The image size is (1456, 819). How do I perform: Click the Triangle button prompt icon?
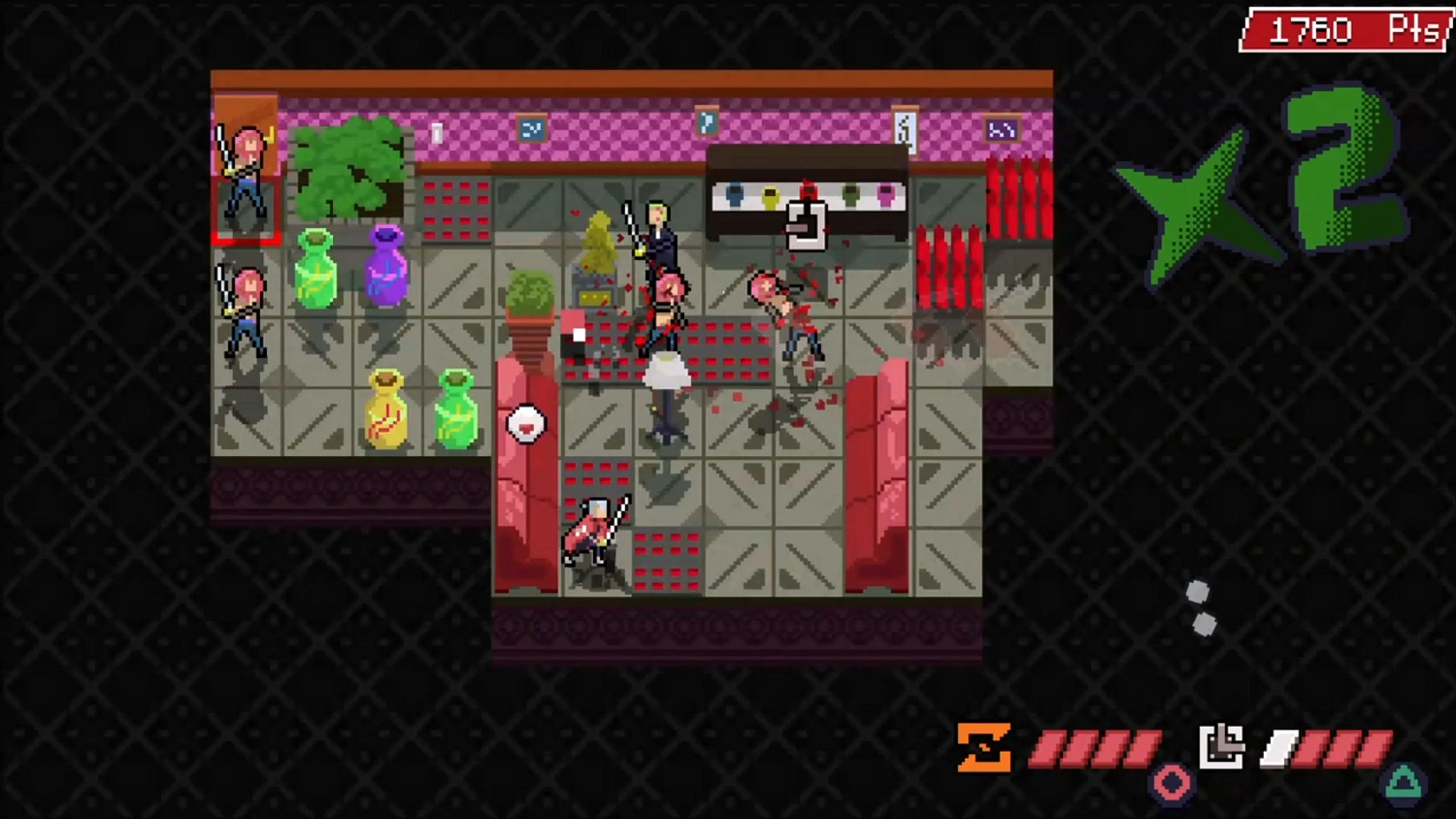click(x=1401, y=779)
